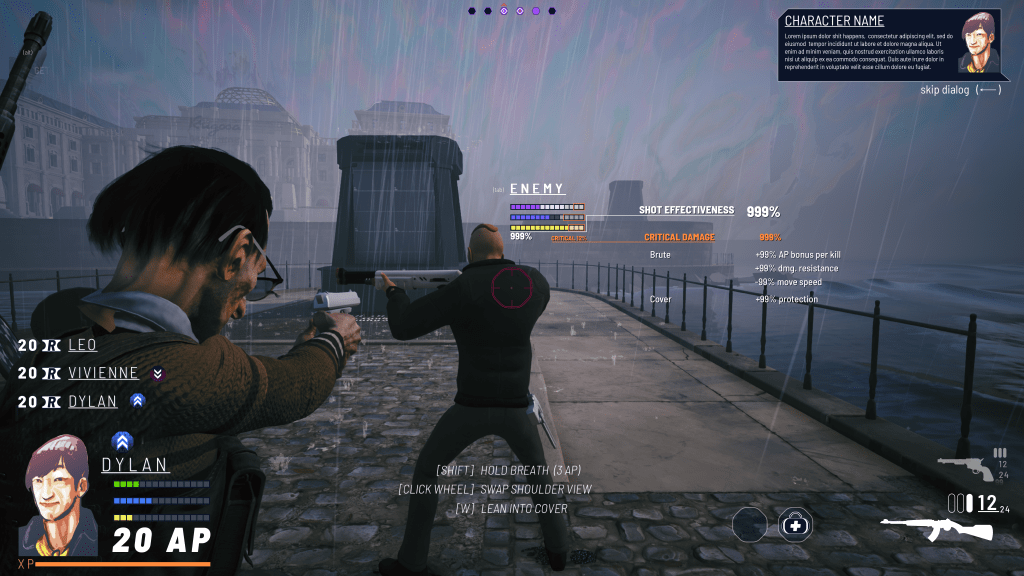The width and height of the screenshot is (1024, 576).
Task: Switch to the revolver weapon
Action: click(x=964, y=466)
